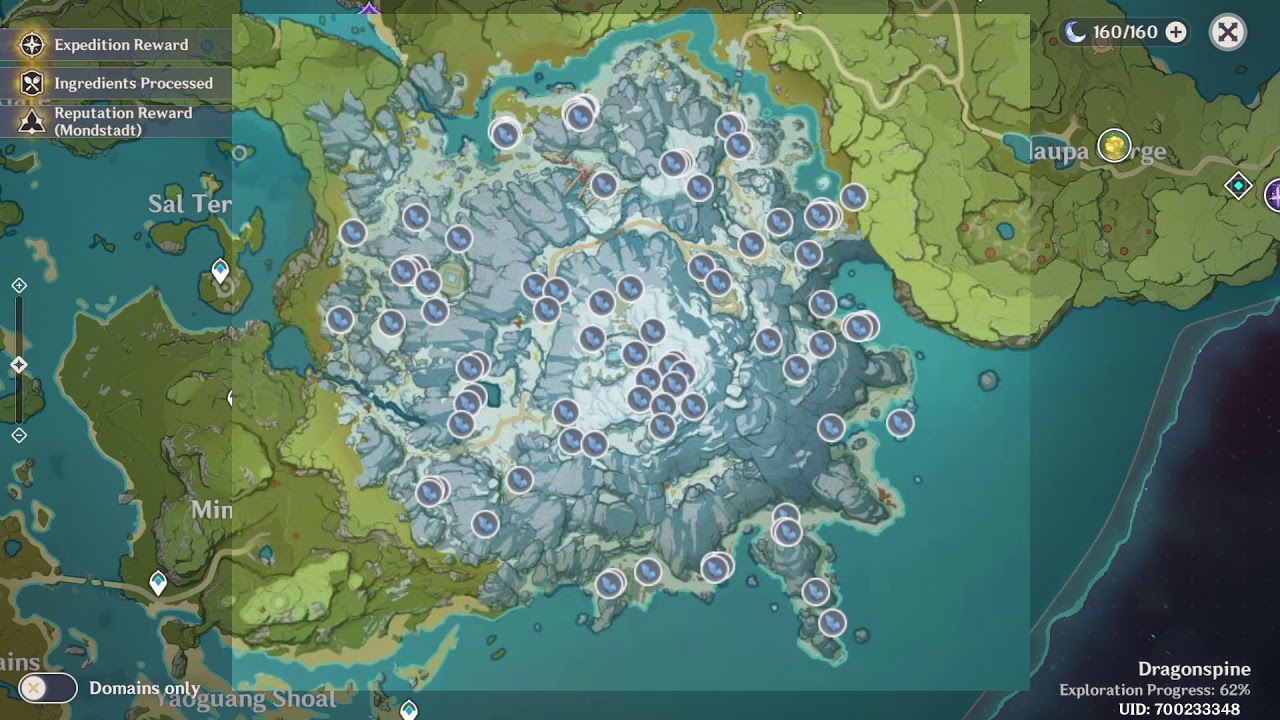1280x720 pixels.
Task: Click the golden item pin near Glaupa Gorge
Action: point(1113,143)
